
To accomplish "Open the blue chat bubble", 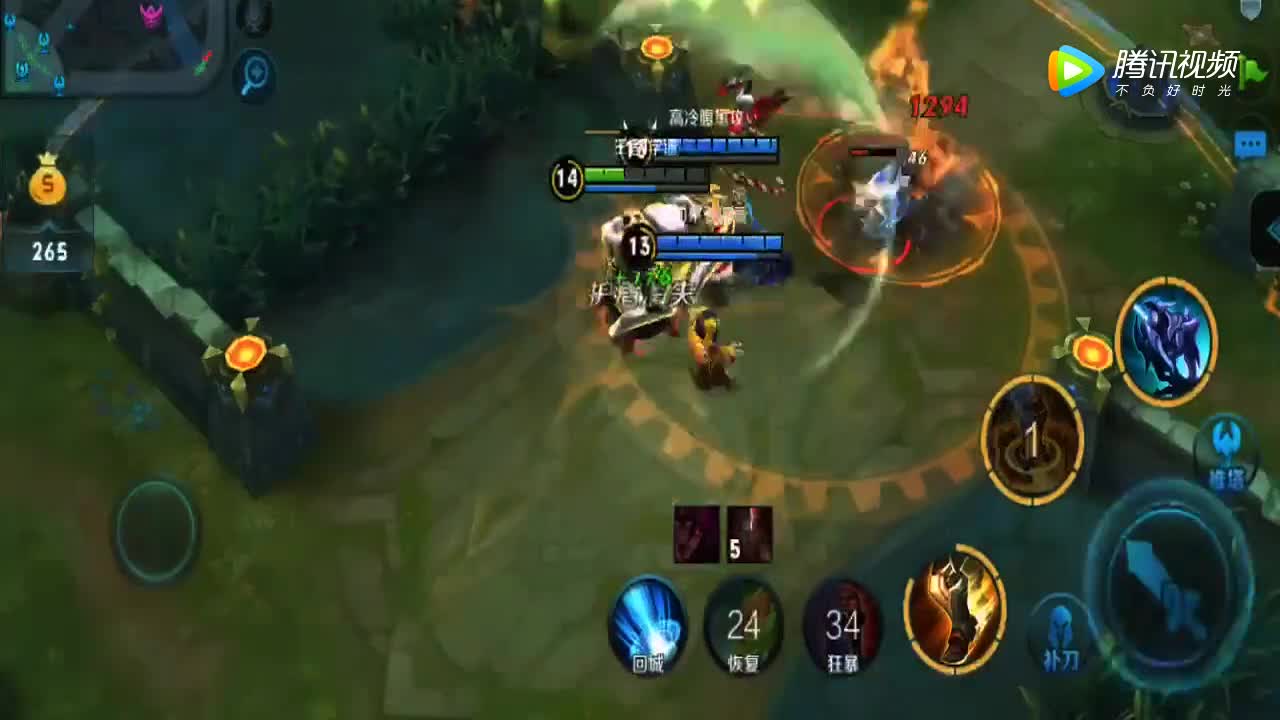I will tap(1250, 145).
